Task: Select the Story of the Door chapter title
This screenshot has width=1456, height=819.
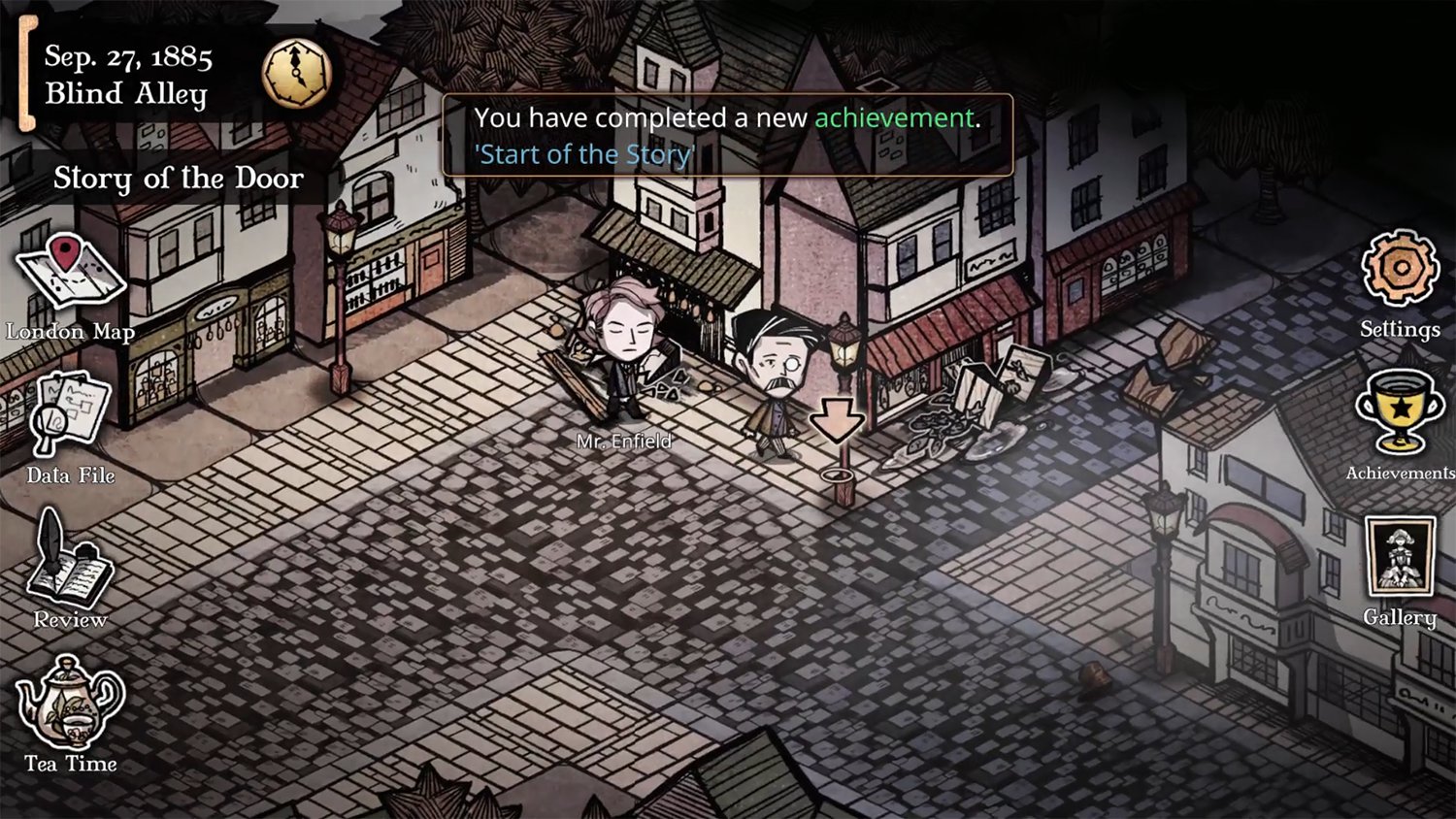Action: click(179, 179)
